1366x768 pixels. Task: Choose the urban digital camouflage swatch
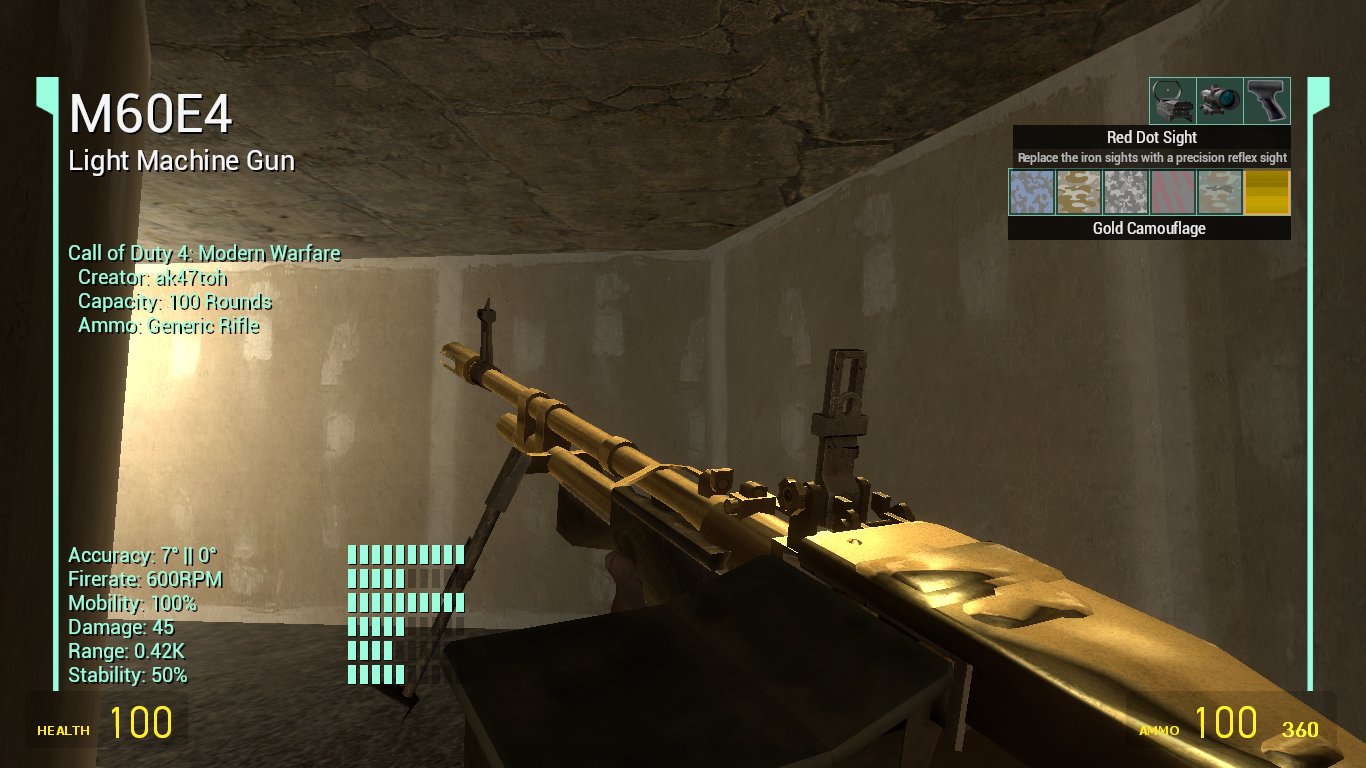tap(1125, 192)
